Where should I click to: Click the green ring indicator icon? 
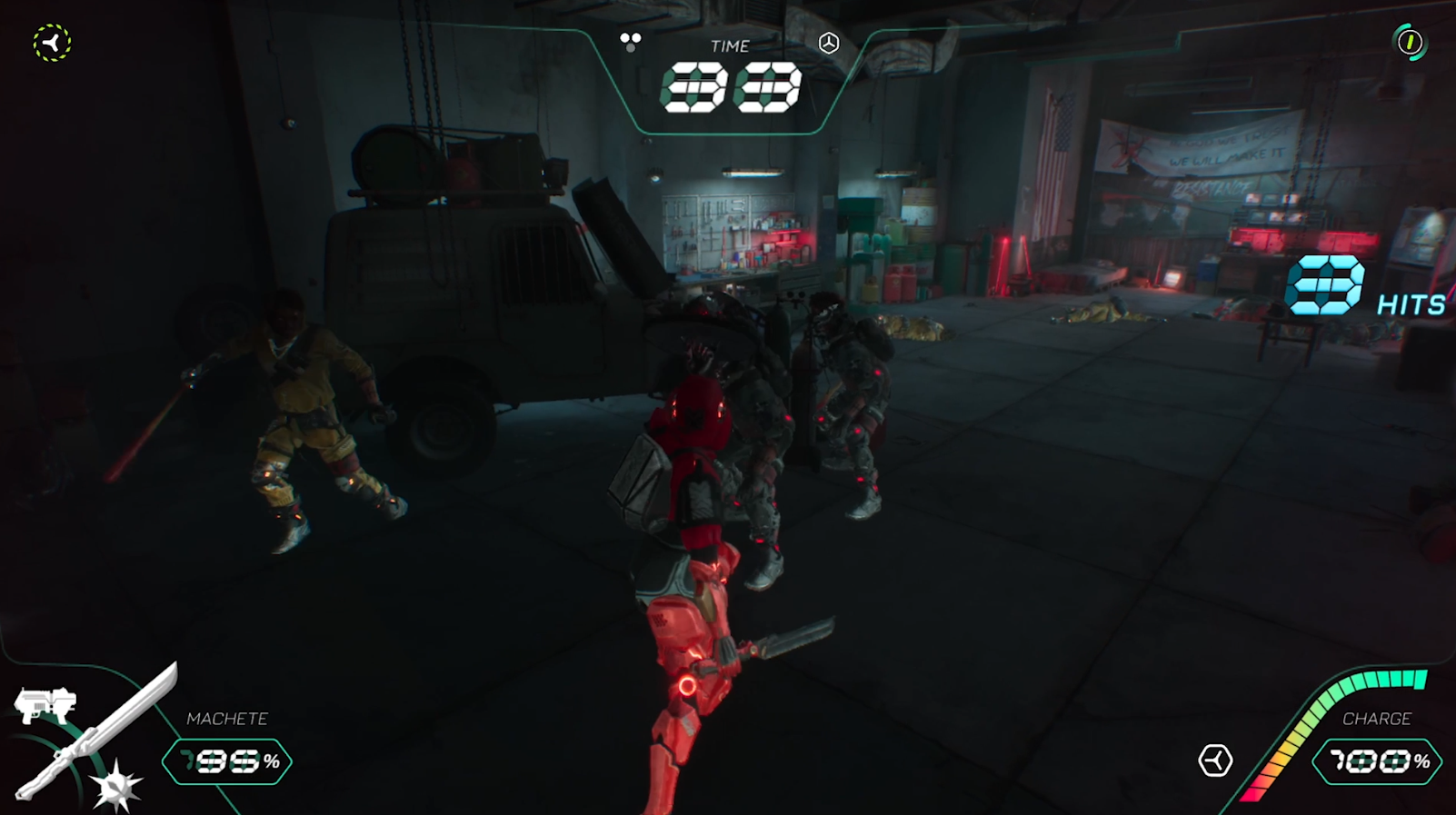1410,42
